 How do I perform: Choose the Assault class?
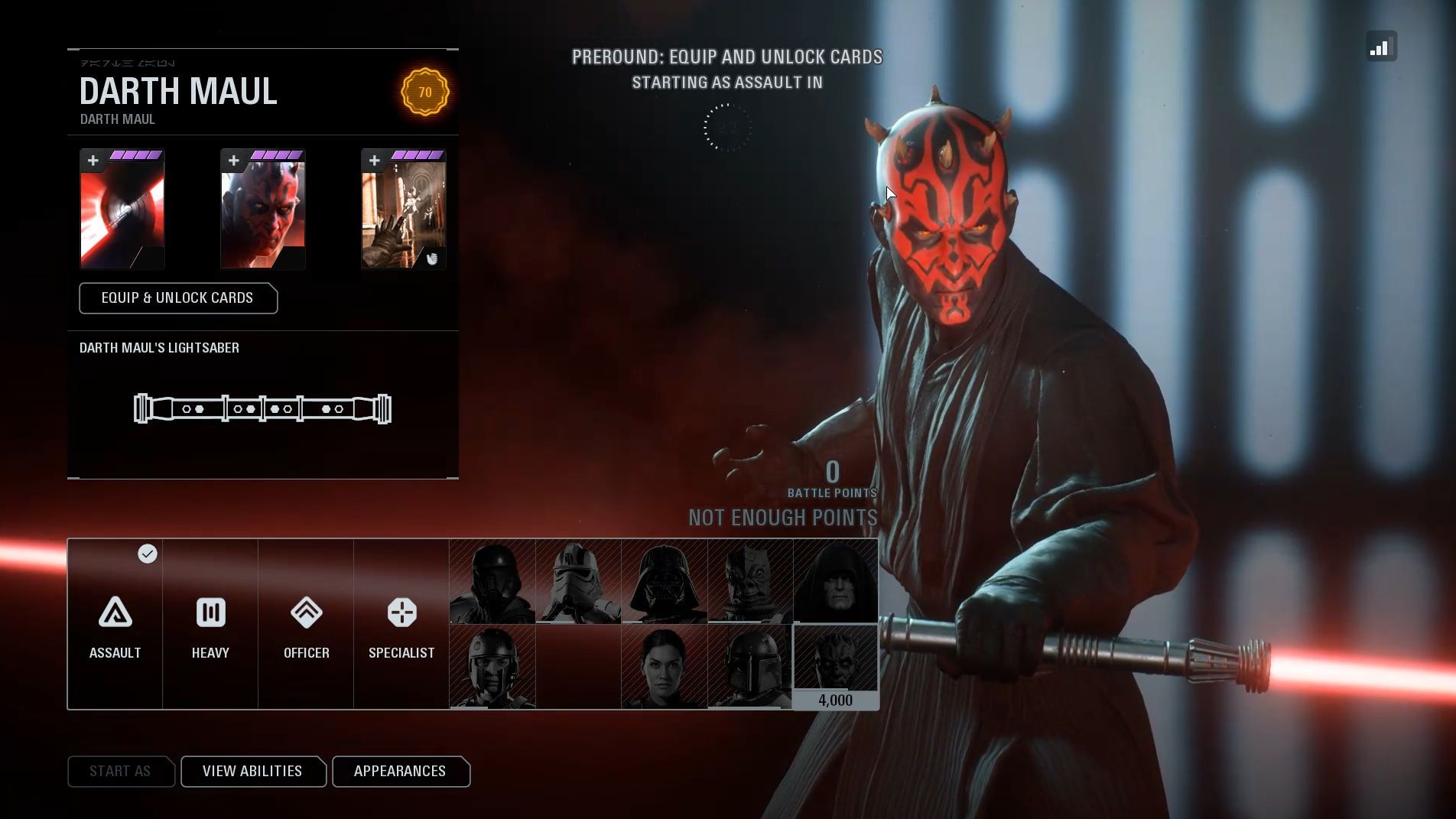[x=115, y=625]
